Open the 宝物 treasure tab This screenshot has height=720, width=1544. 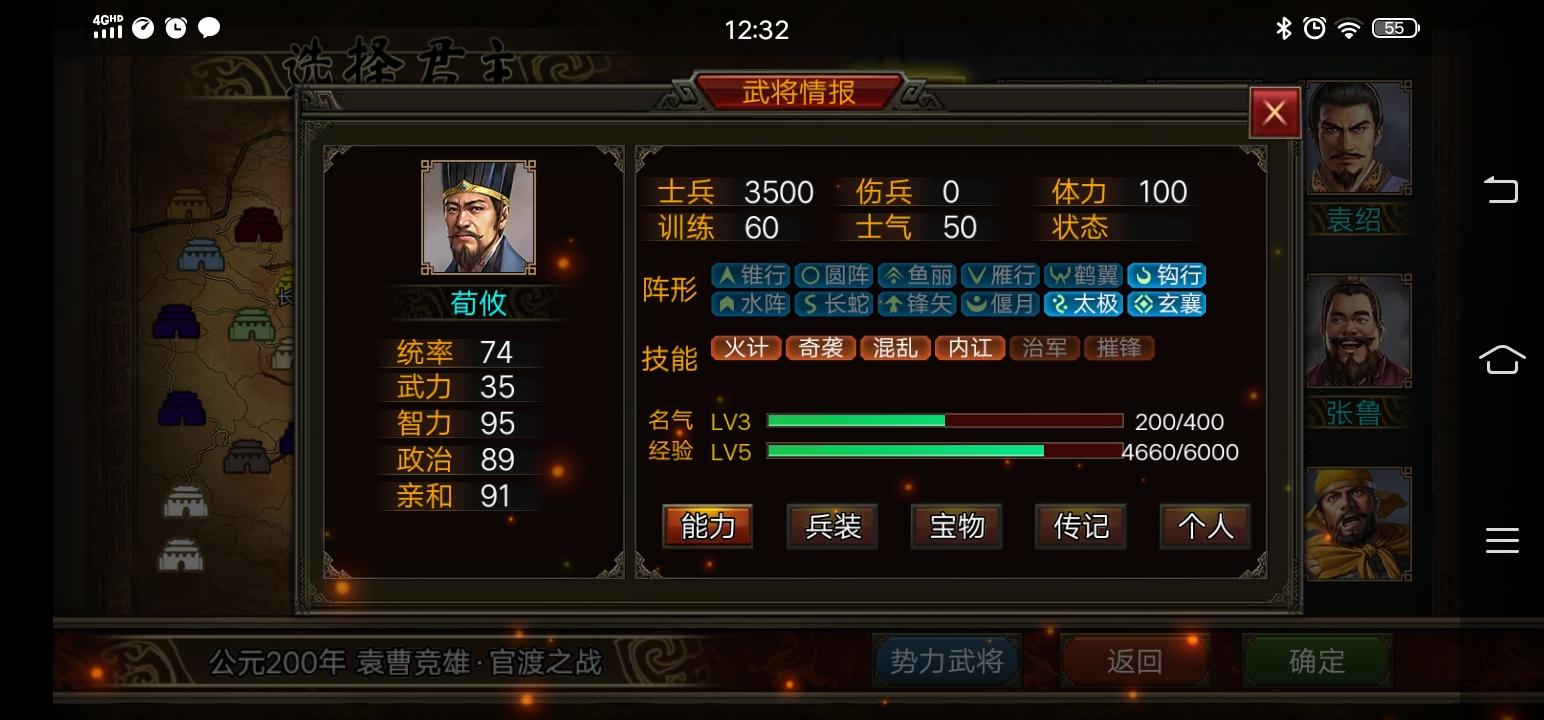coord(956,527)
